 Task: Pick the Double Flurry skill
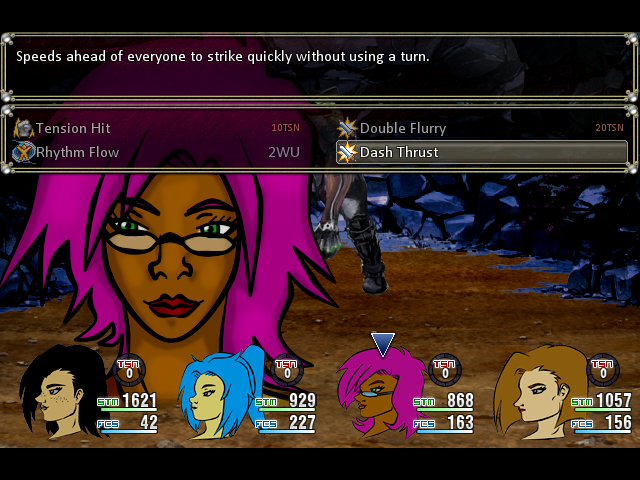click(402, 128)
